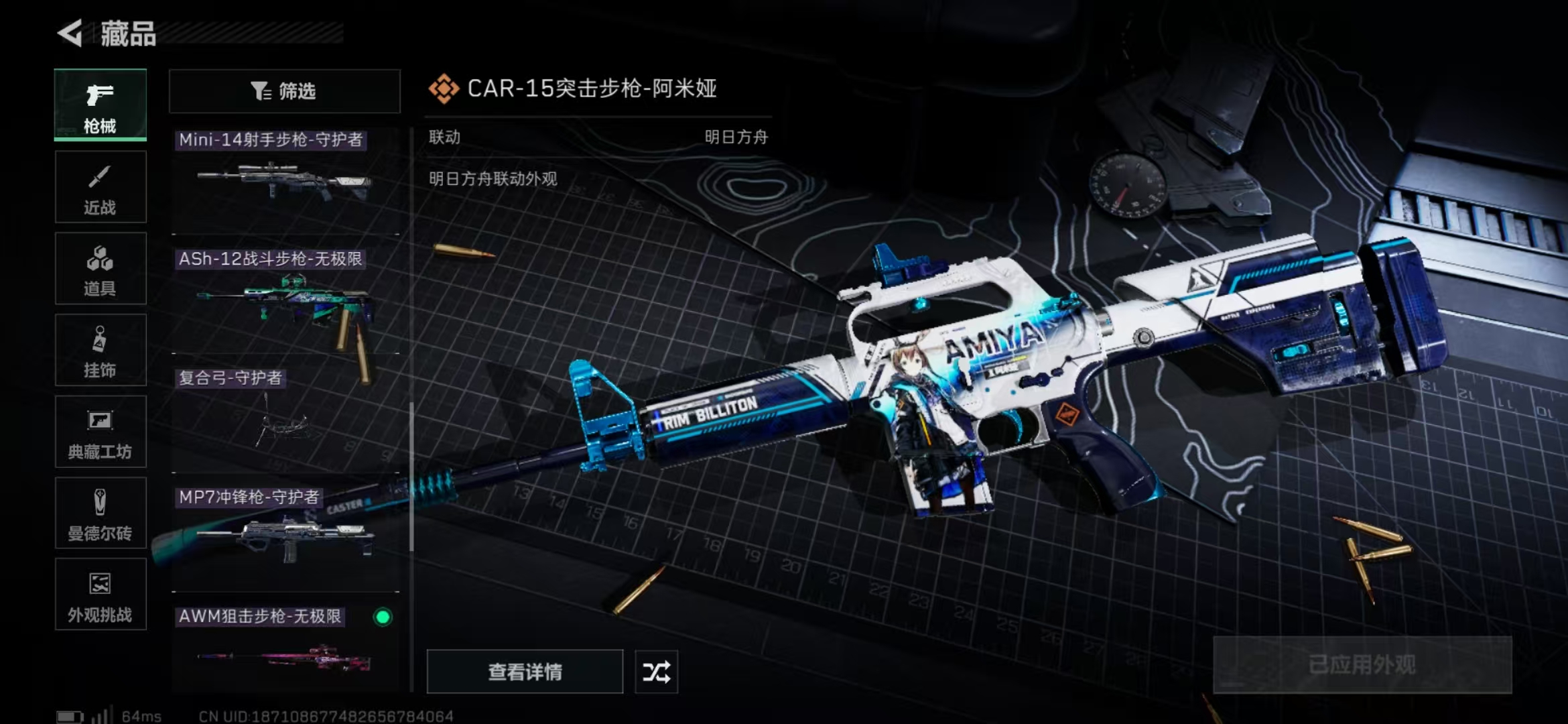1568x724 pixels.
Task: Click the 查看详情 details button
Action: click(x=525, y=672)
